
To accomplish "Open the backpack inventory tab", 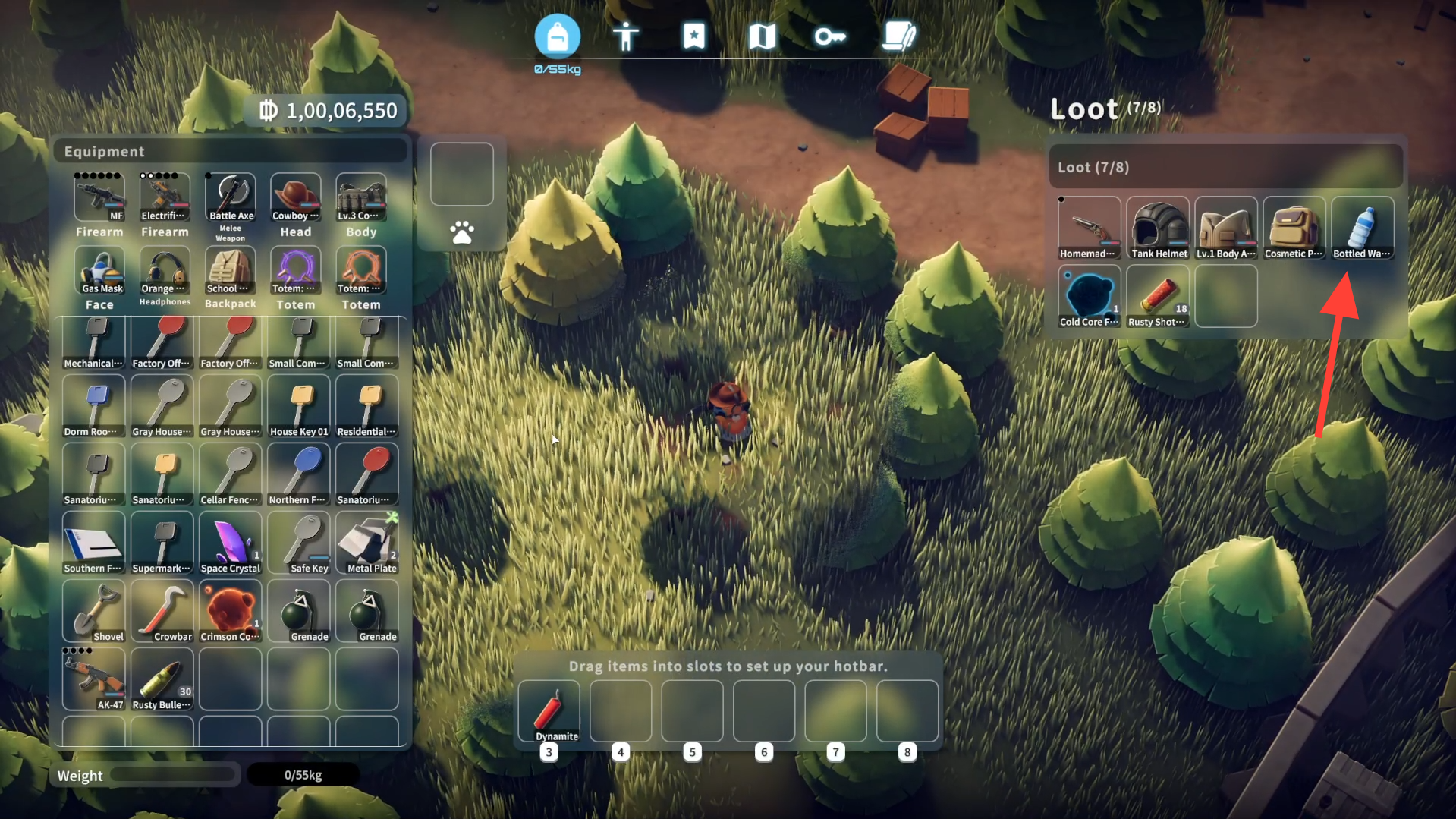I will click(x=557, y=36).
